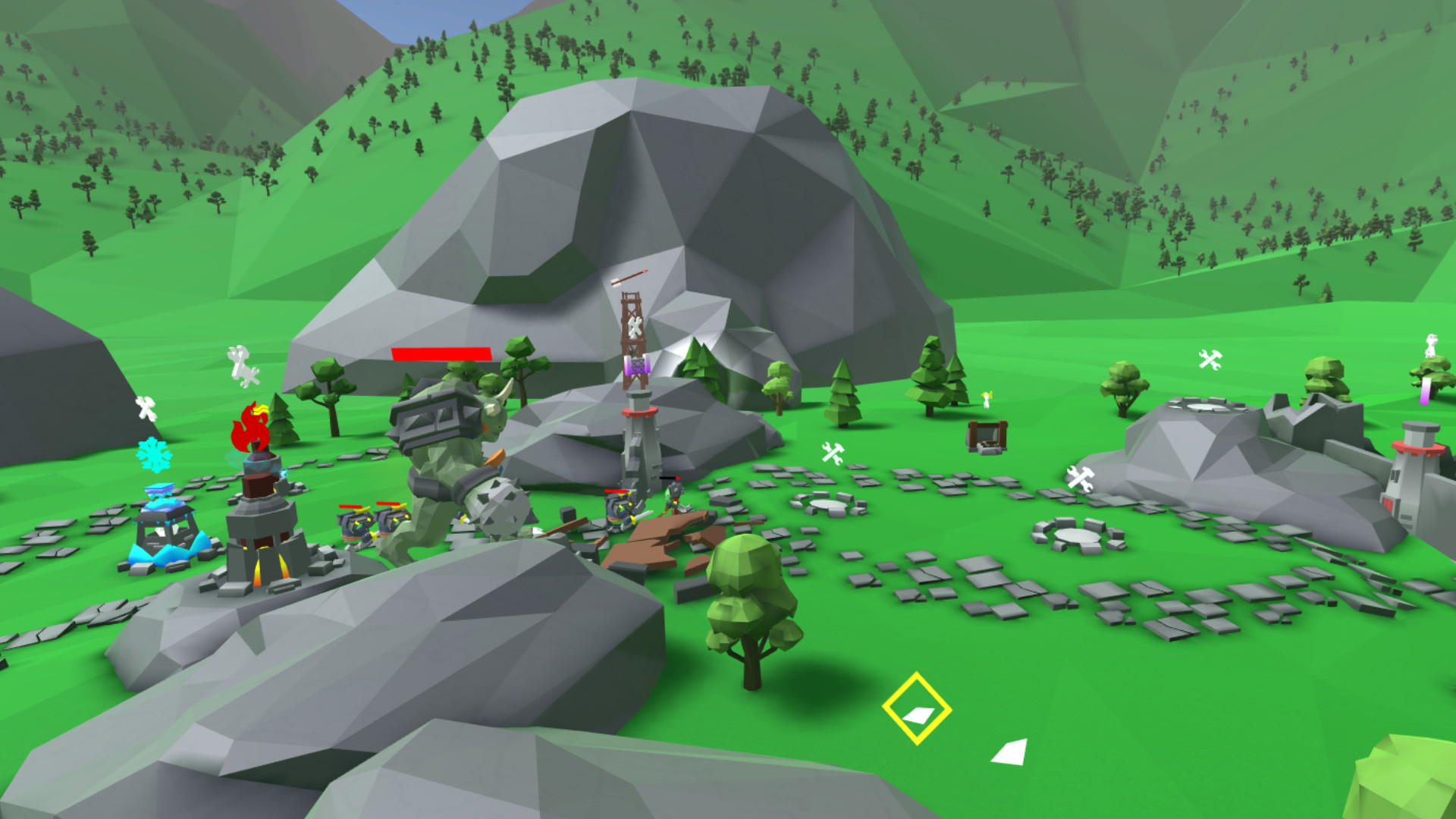
Task: Click the troll's red health bar
Action: point(440,353)
